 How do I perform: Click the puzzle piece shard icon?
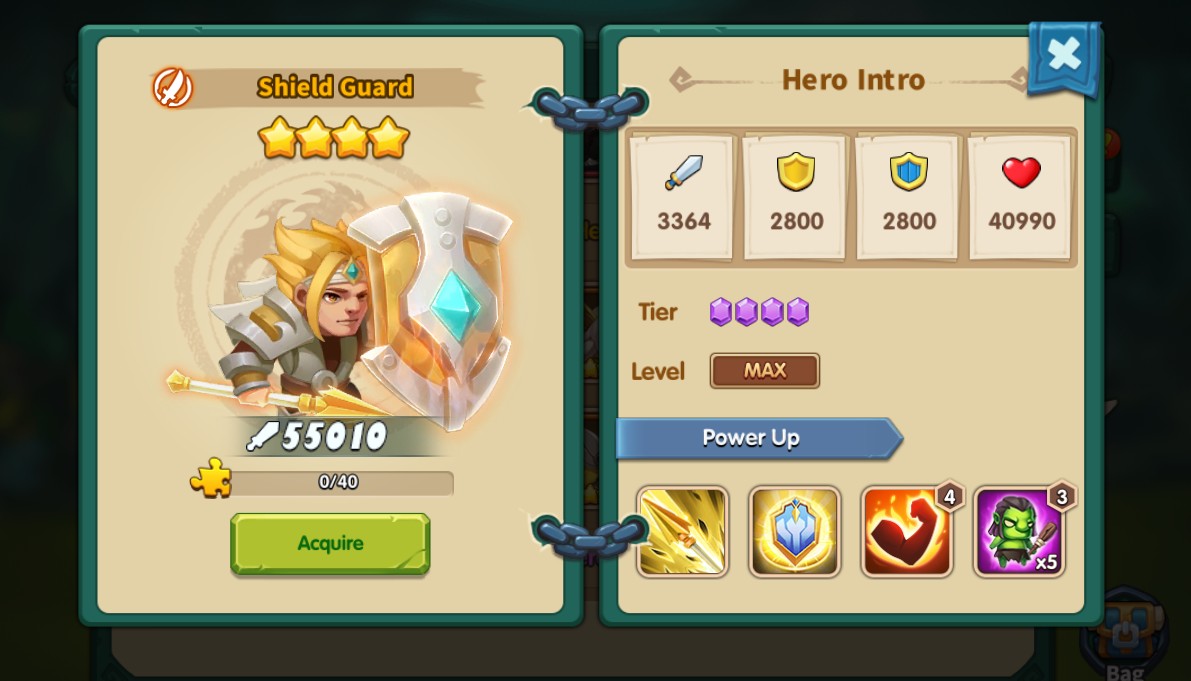211,479
